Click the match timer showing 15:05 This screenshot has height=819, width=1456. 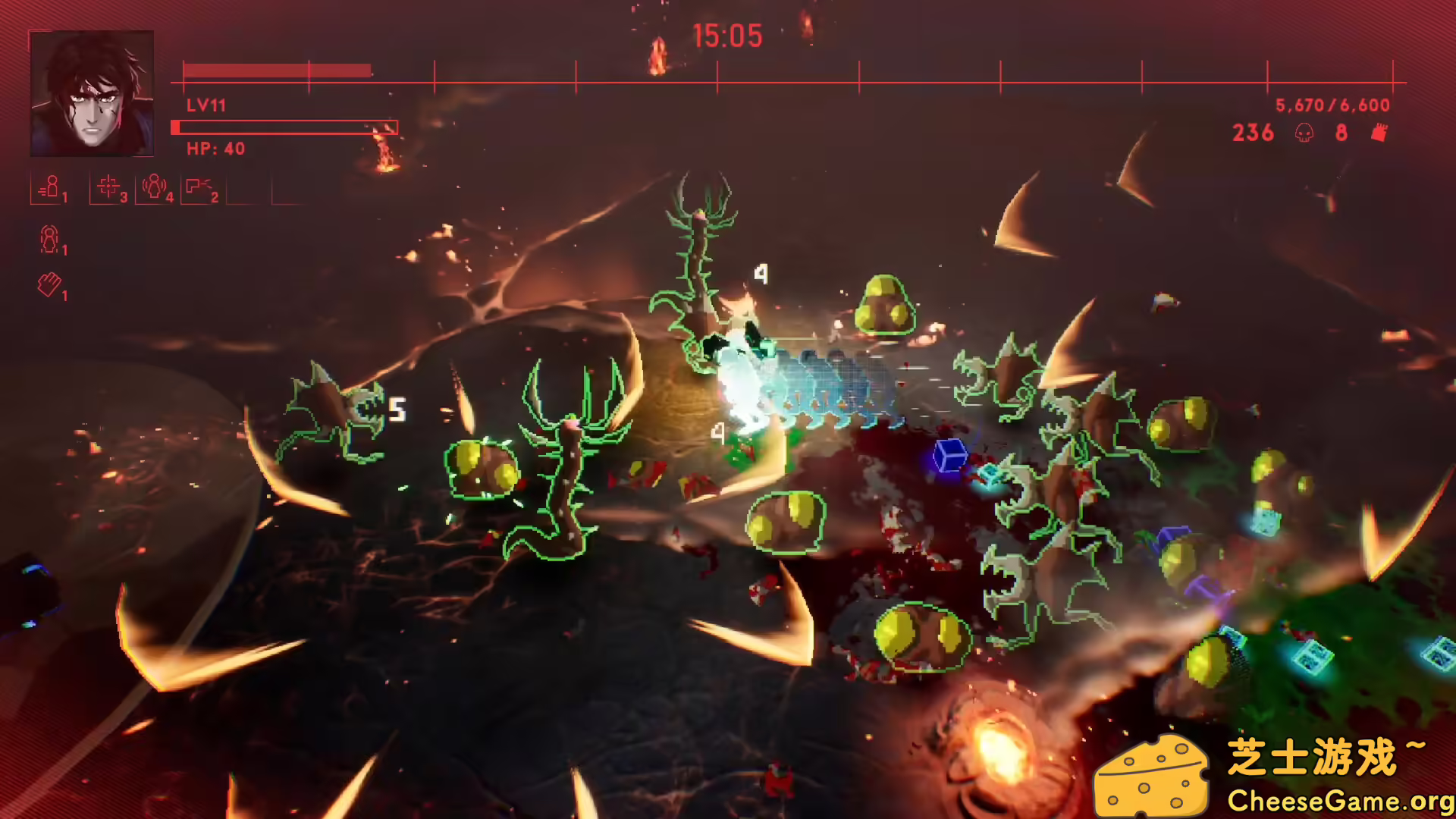tap(728, 36)
